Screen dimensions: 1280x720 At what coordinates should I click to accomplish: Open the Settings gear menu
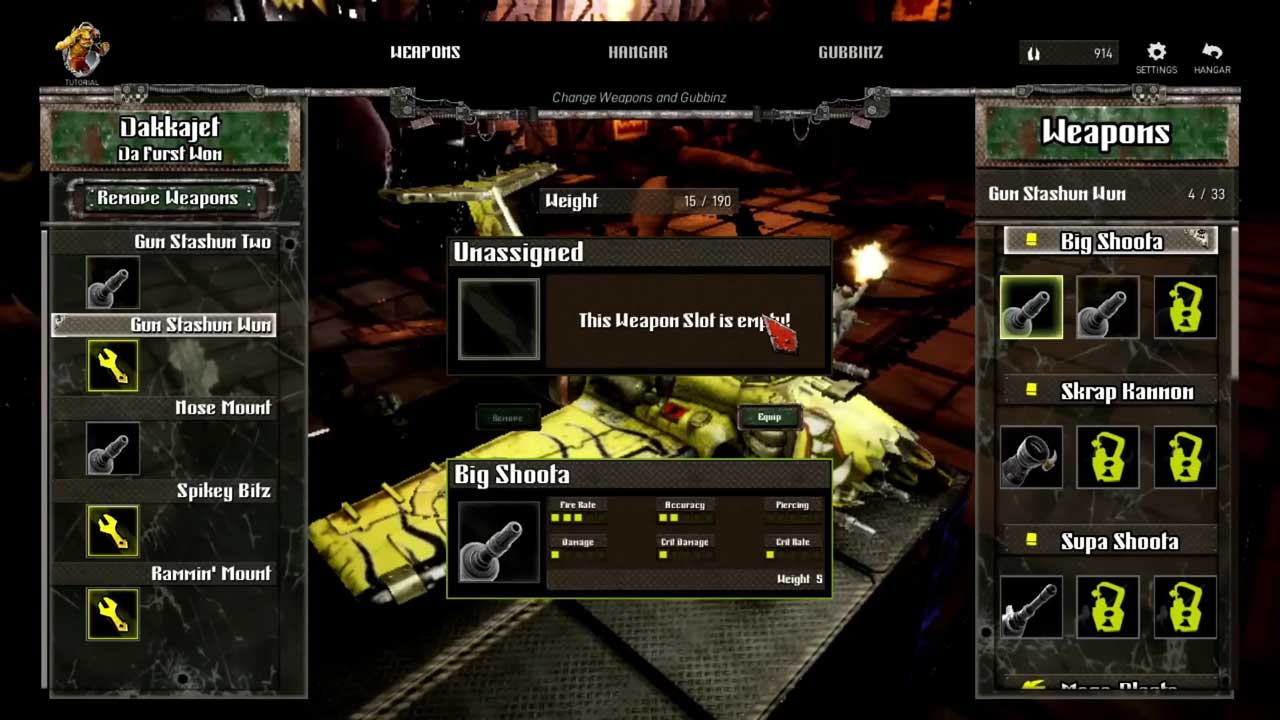pos(1156,57)
